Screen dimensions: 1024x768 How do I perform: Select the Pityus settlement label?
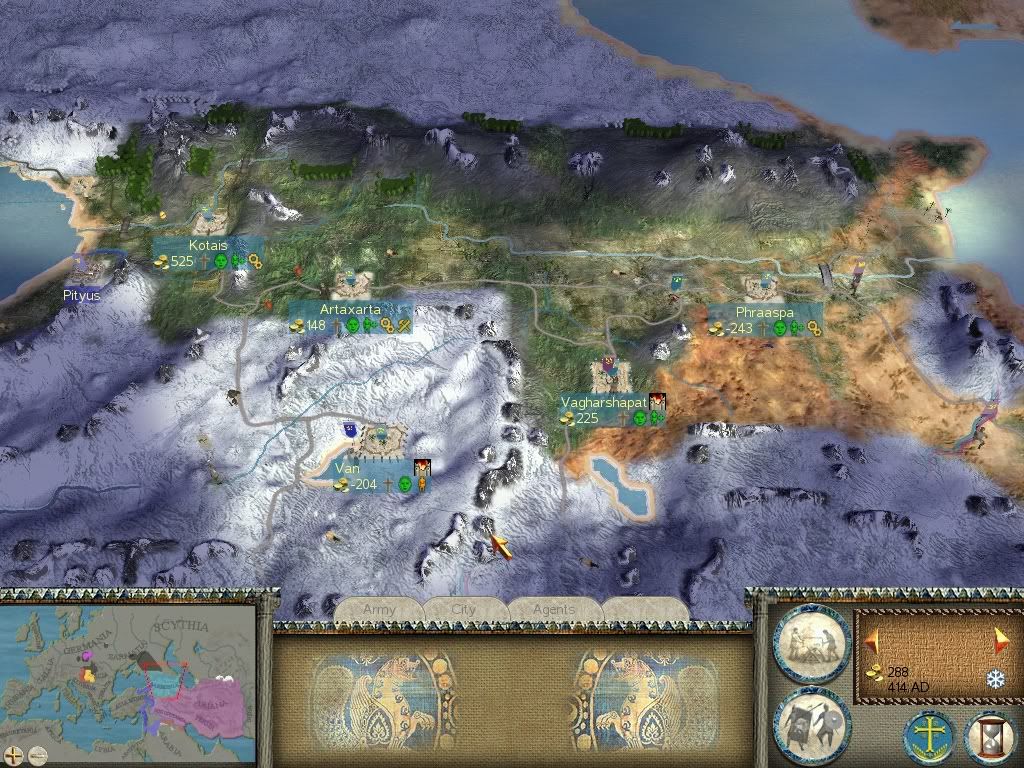click(81, 296)
